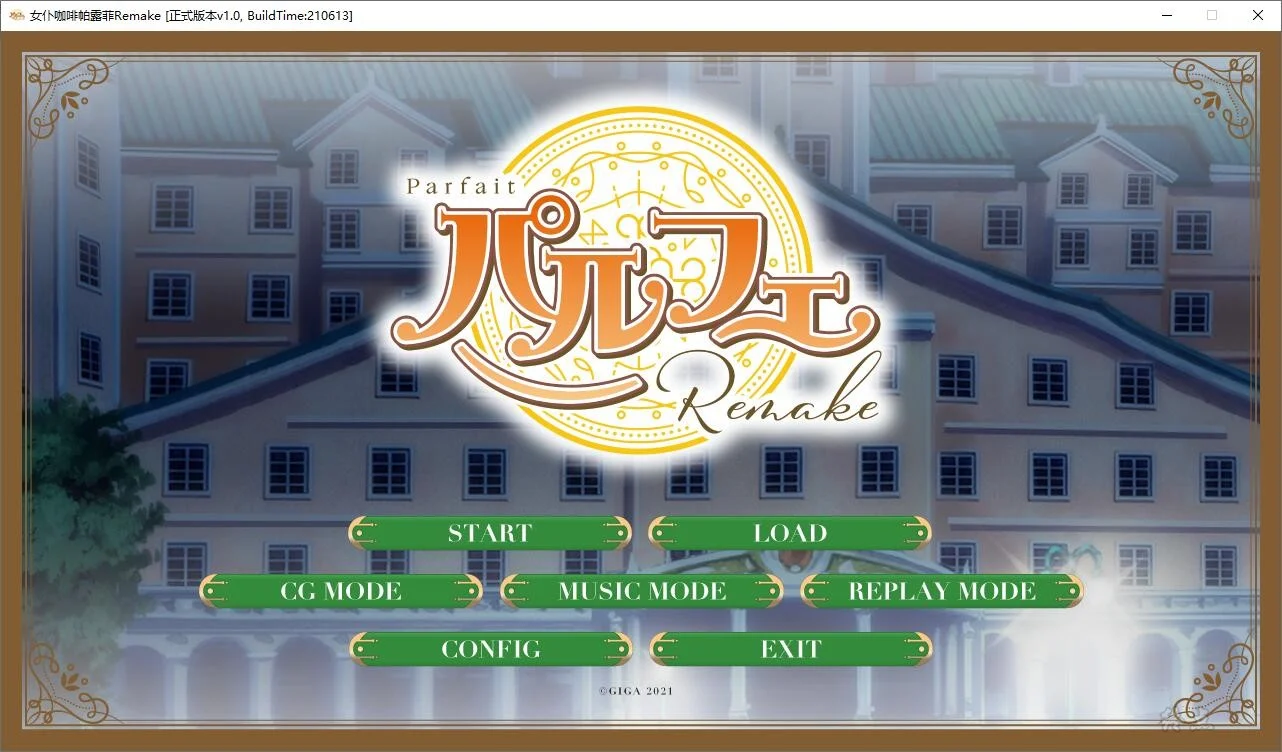This screenshot has height=752, width=1282.
Task: Minimize the game window
Action: point(1166,15)
